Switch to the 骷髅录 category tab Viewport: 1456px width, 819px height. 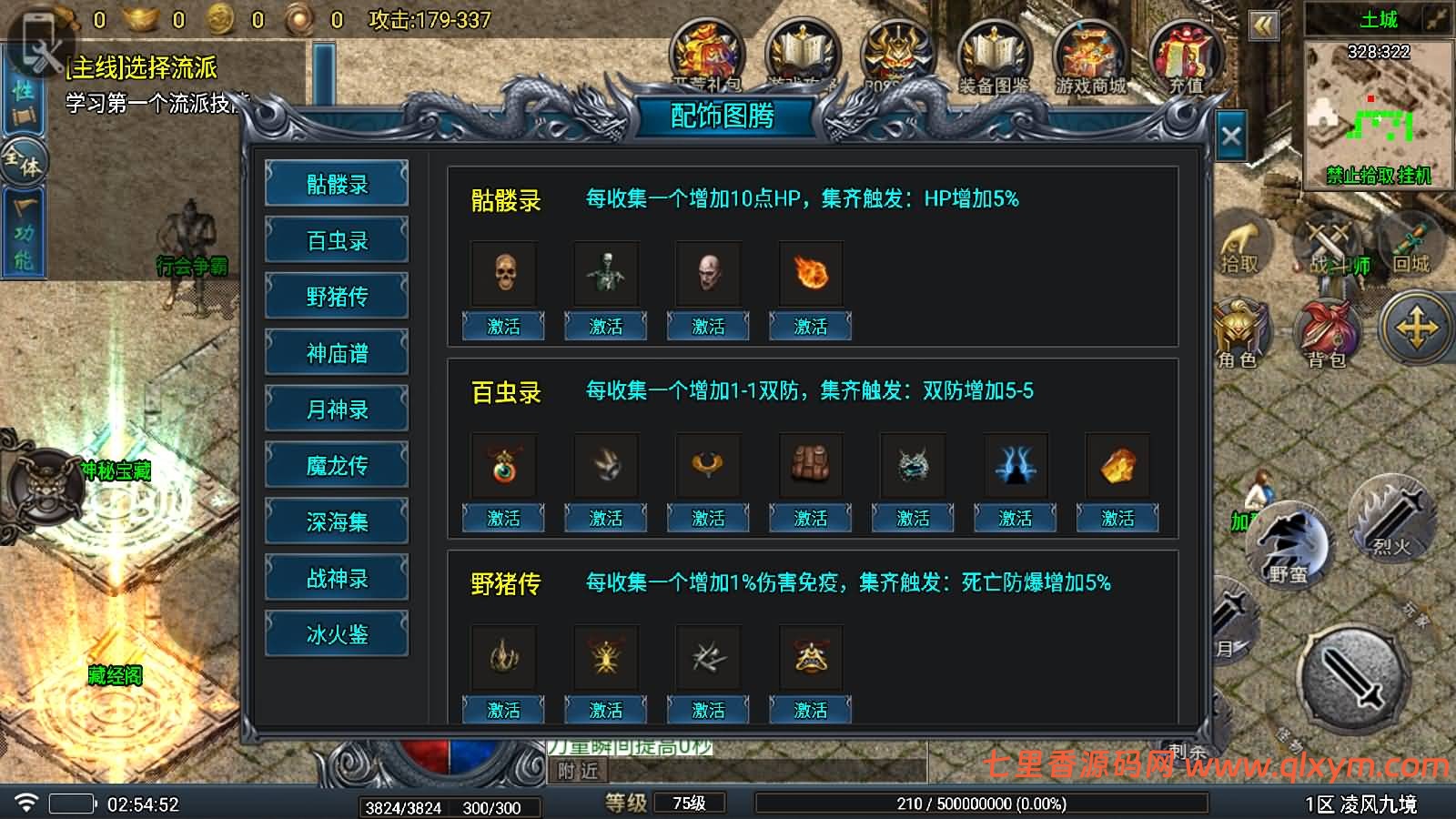pos(336,185)
